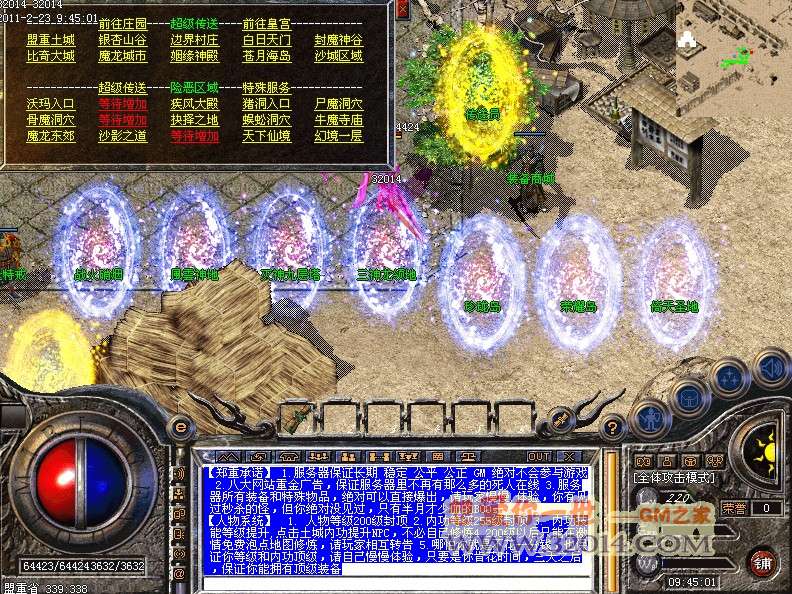Select 沙城区域 destination

coord(338,57)
